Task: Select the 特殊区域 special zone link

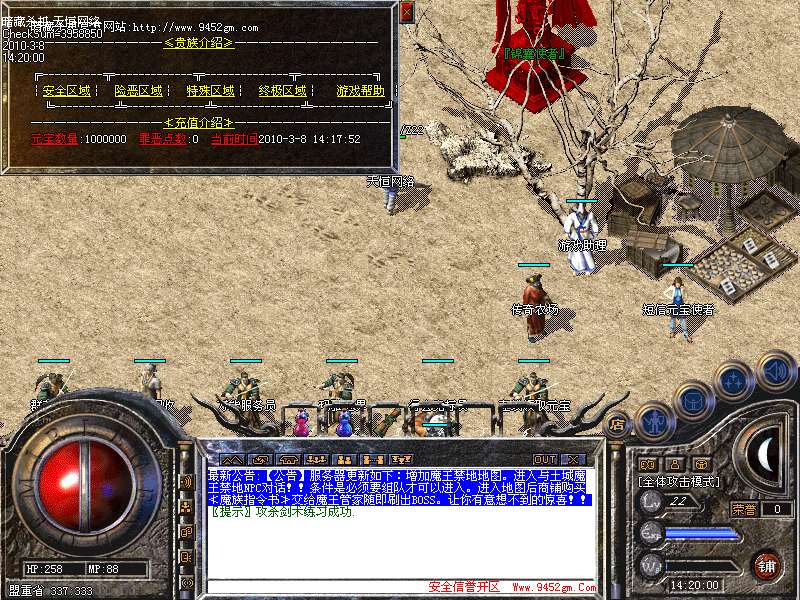Action: (210, 91)
